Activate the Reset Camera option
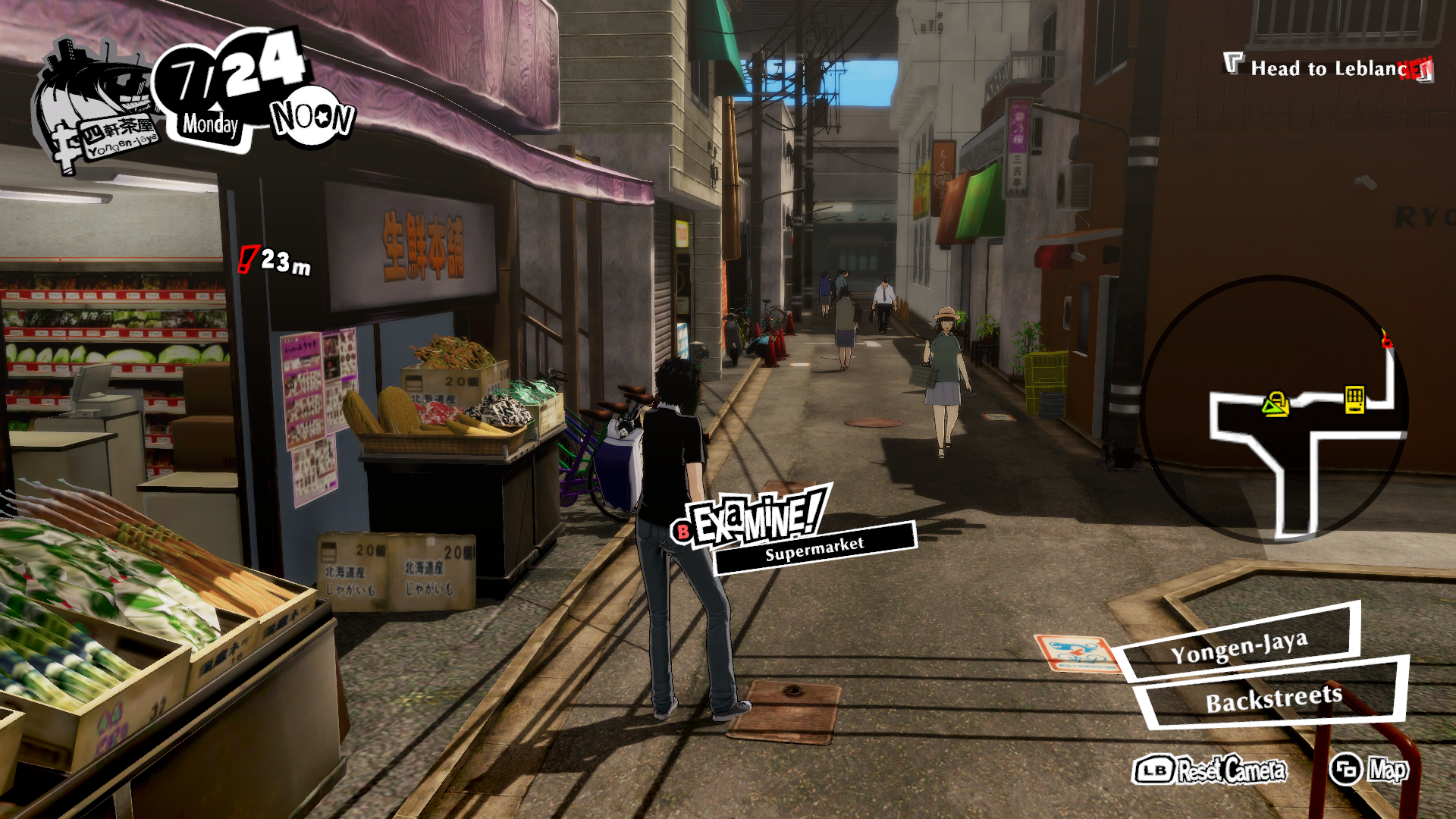Viewport: 1456px width, 819px height. pos(1210,770)
